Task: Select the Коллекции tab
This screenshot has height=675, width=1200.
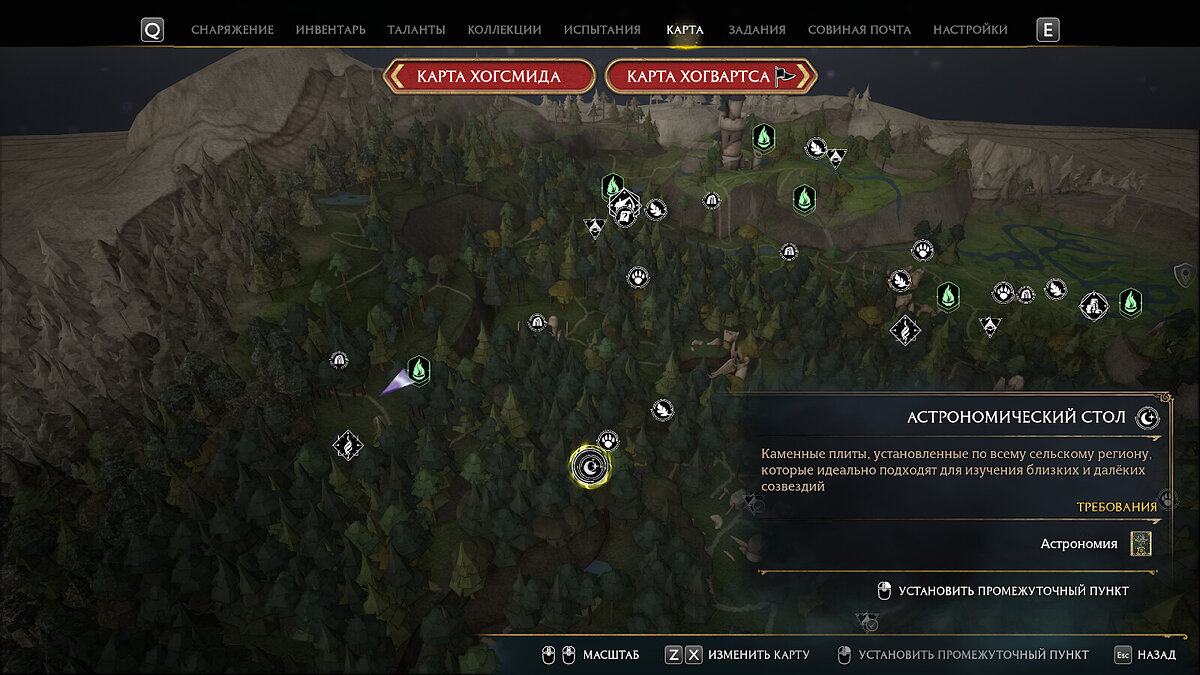Action: coord(504,30)
